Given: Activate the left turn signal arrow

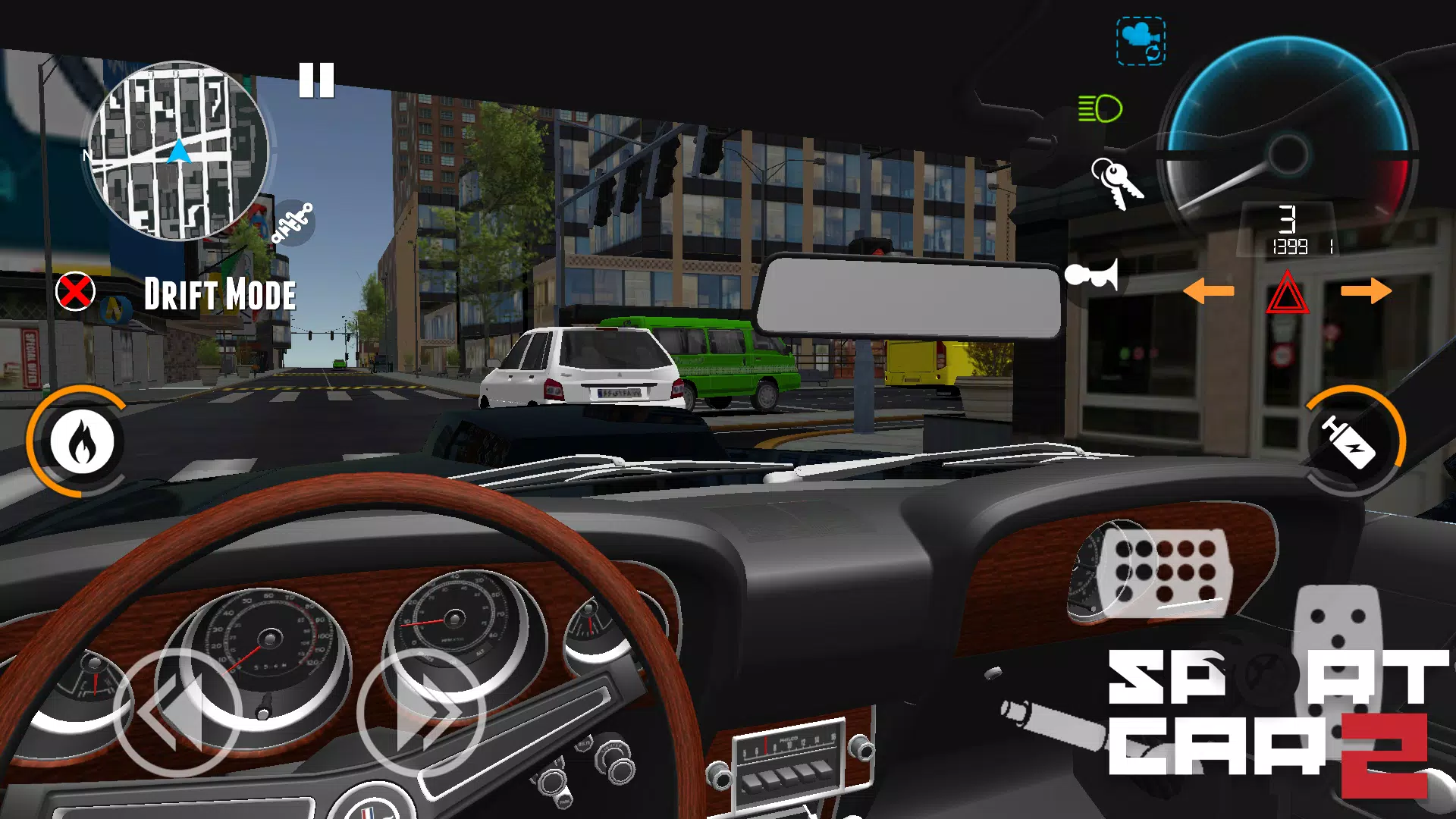Looking at the screenshot, I should [x=1209, y=290].
